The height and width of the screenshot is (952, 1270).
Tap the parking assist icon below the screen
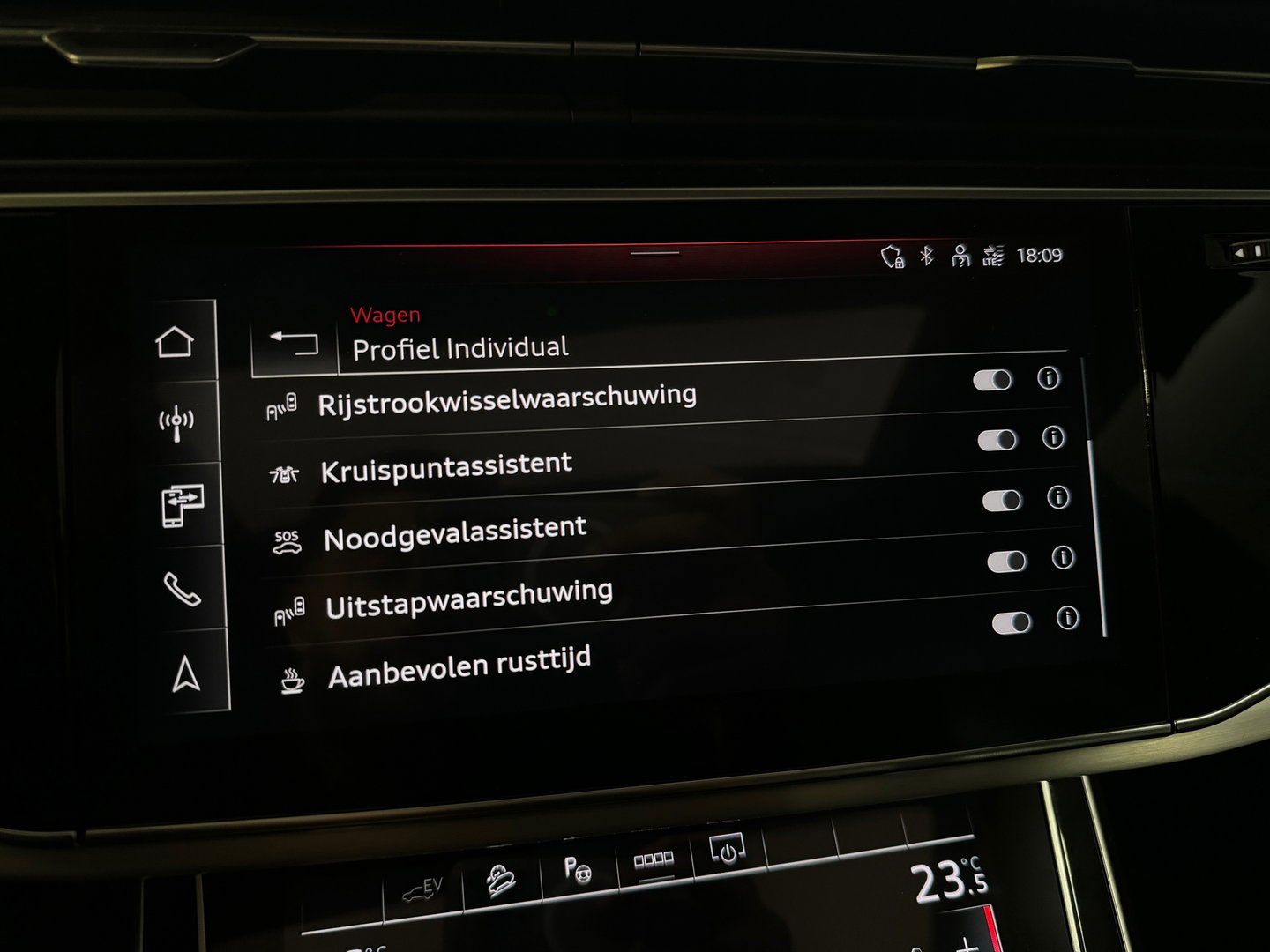tap(578, 868)
